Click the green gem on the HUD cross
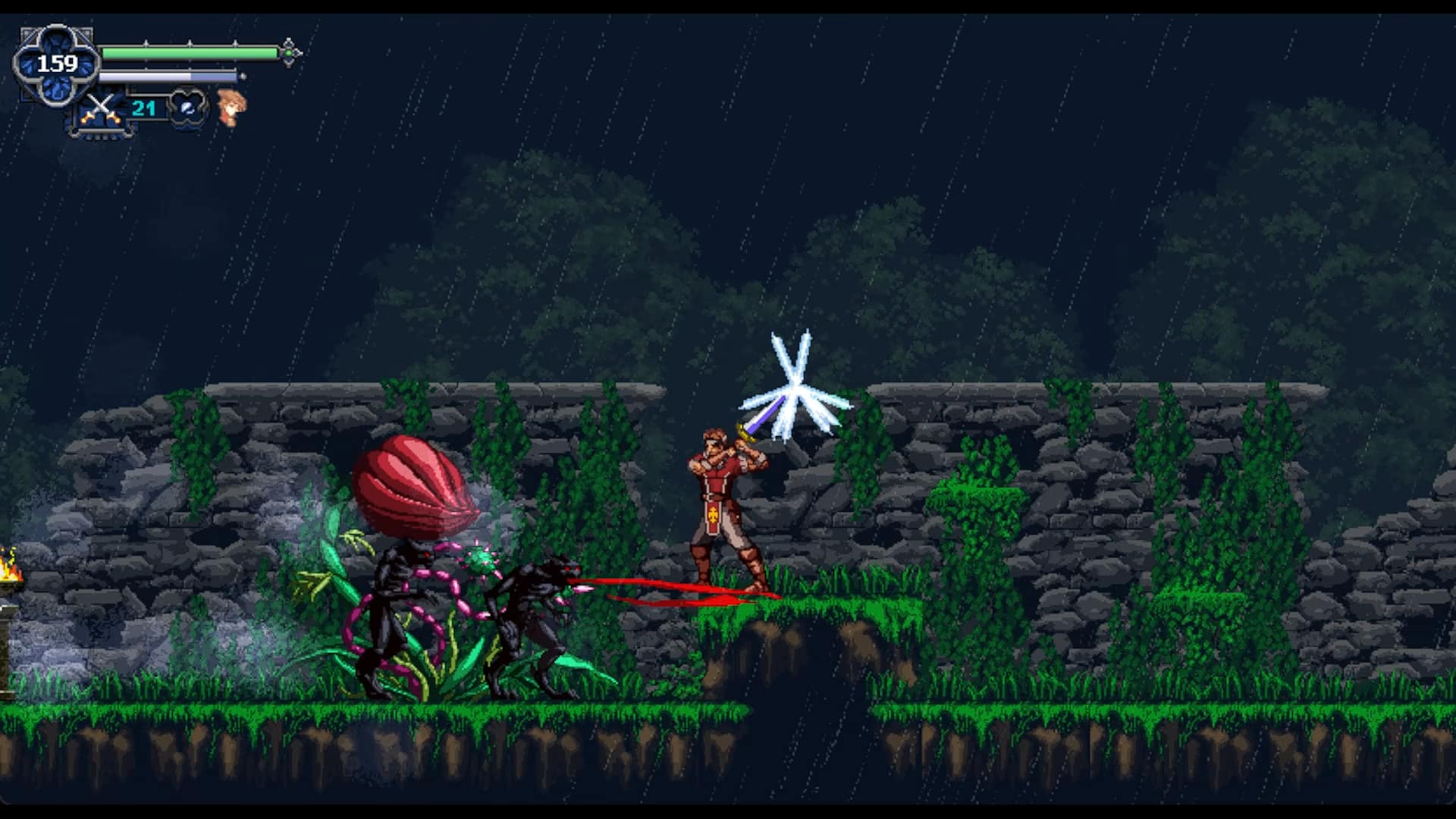 click(287, 53)
